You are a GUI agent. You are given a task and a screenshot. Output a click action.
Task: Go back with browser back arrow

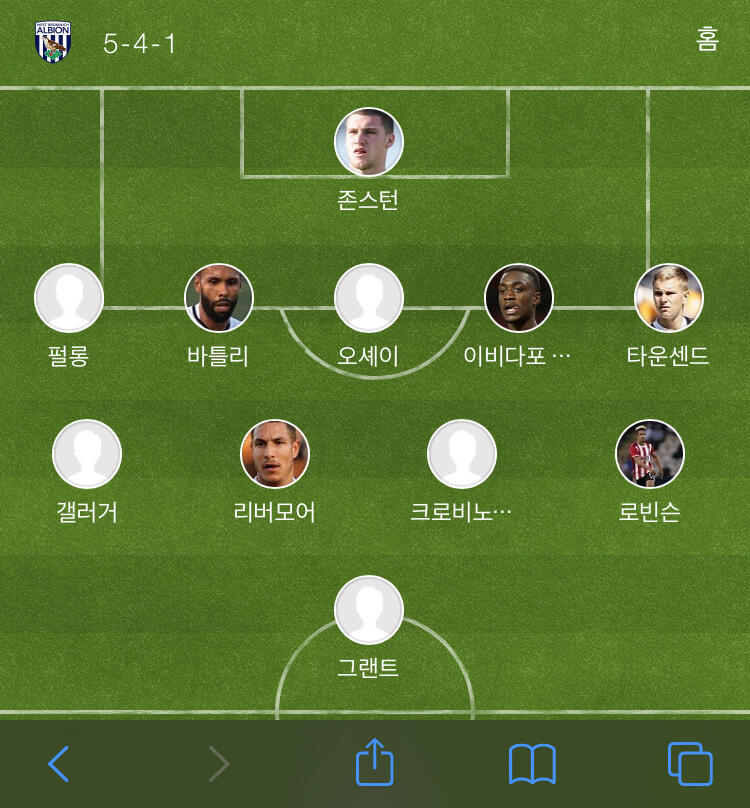[59, 764]
